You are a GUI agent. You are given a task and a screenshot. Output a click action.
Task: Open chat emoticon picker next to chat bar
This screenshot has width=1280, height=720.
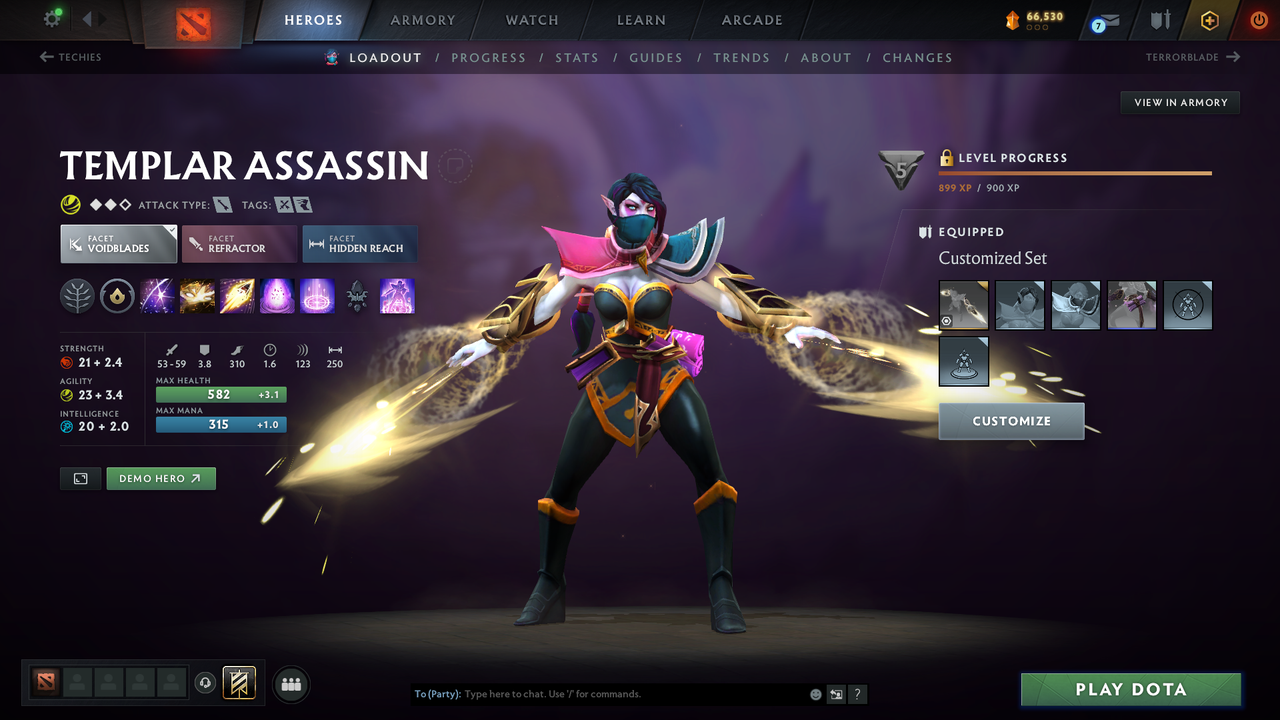tap(815, 693)
